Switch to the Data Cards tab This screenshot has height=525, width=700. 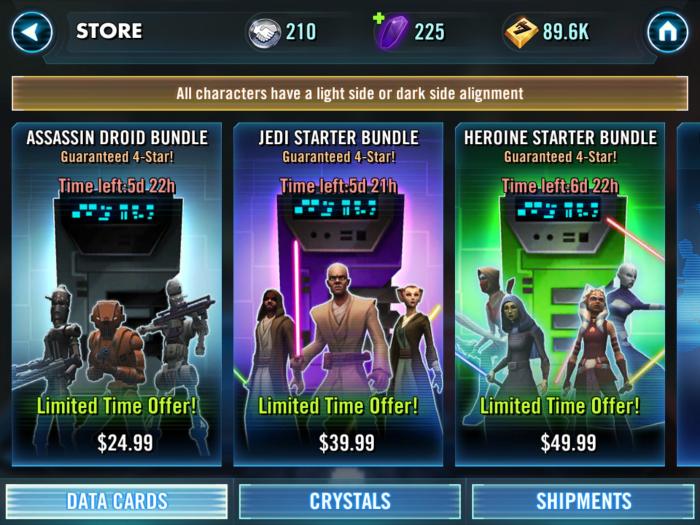(x=117, y=501)
